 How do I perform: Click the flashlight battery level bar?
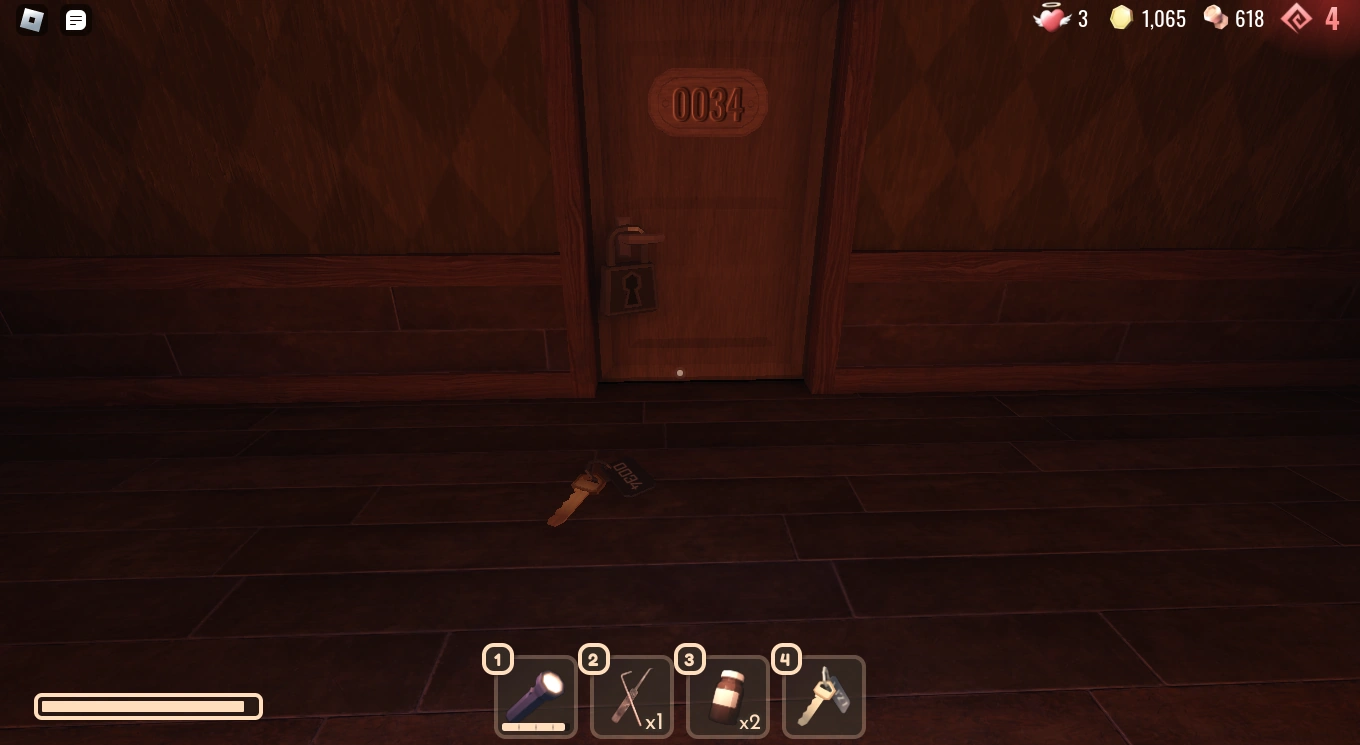click(535, 728)
